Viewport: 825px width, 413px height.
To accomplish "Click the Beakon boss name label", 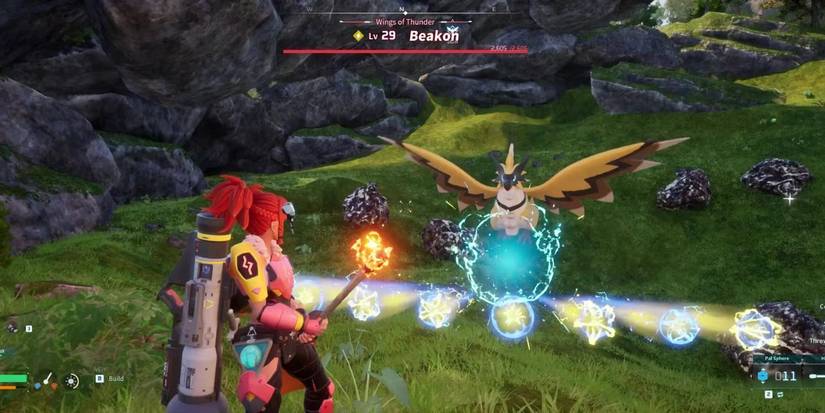I will point(436,35).
